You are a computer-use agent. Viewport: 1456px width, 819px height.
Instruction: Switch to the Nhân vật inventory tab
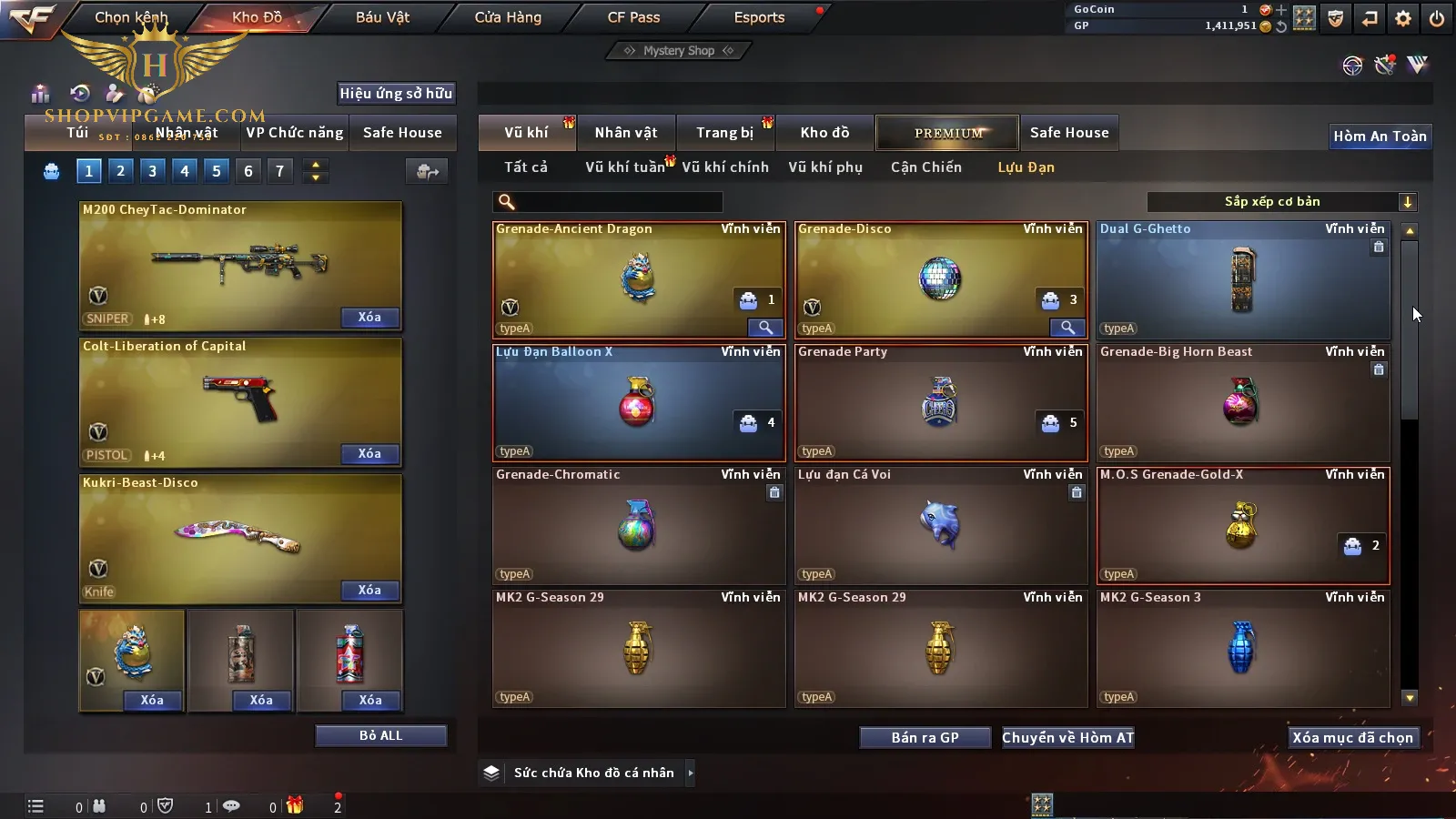pos(626,133)
